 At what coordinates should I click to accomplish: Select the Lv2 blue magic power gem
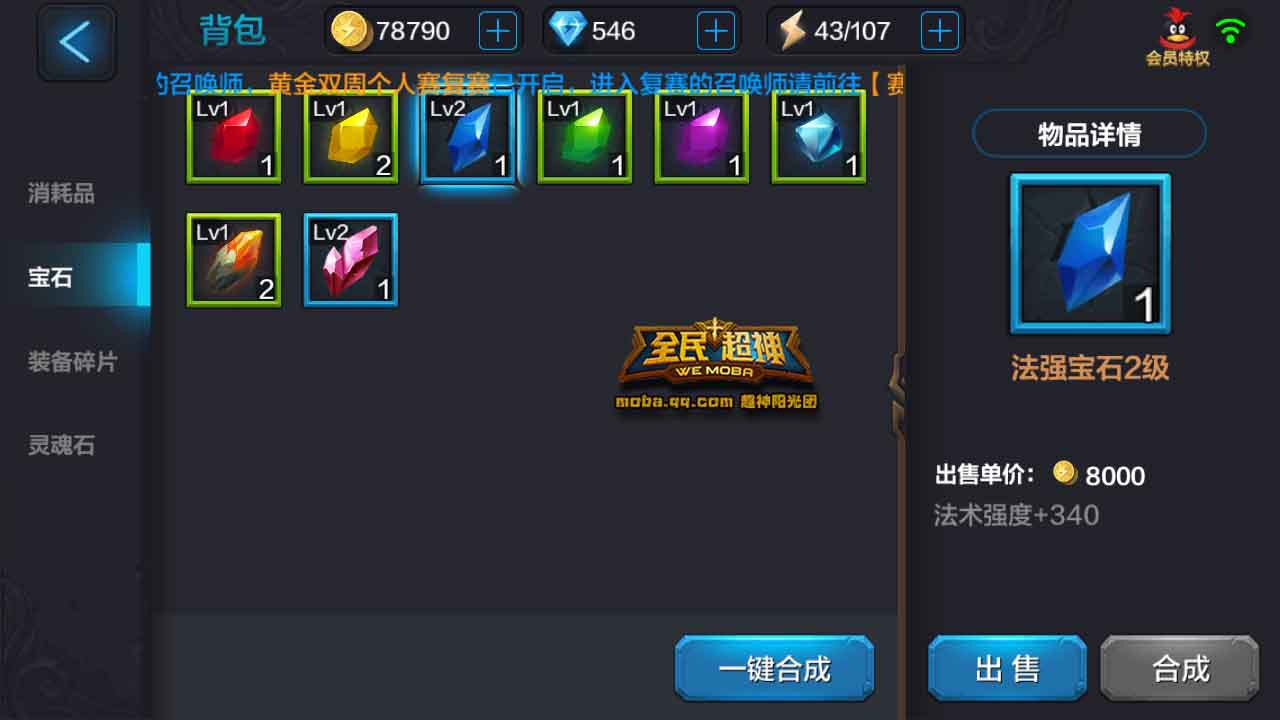(x=467, y=138)
